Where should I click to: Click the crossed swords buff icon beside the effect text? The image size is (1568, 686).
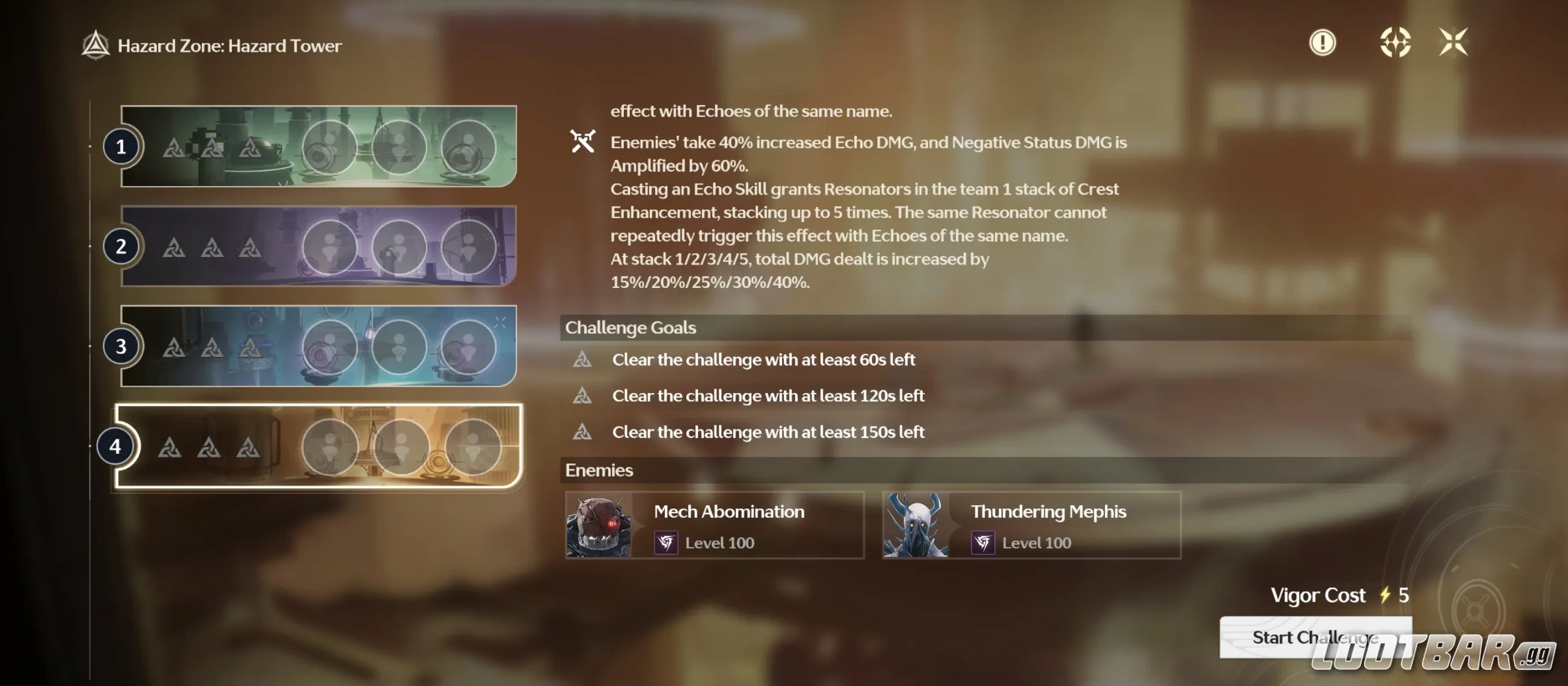tap(583, 142)
